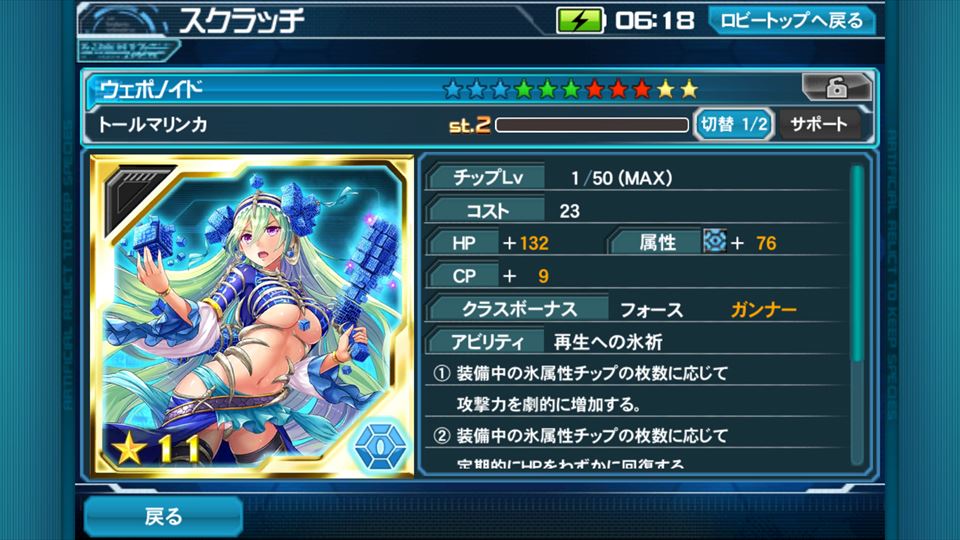960x540 pixels.
Task: Toggle the 切替 1/2 switch button
Action: [x=734, y=125]
